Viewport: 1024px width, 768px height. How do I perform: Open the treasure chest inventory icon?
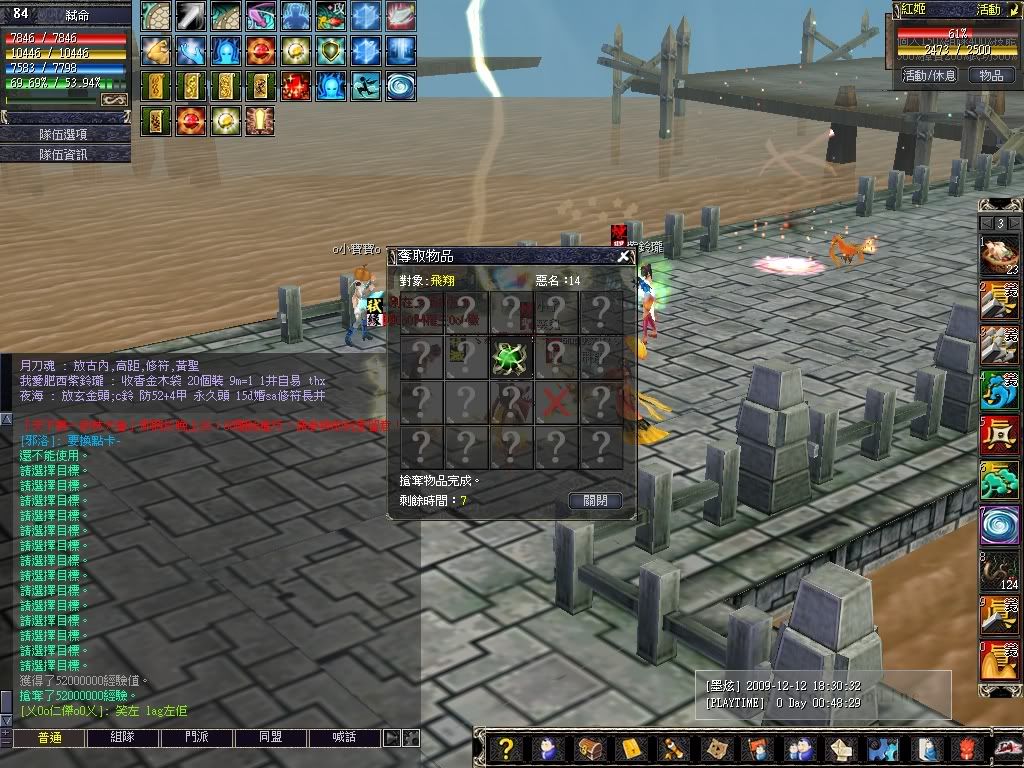pos(589,749)
